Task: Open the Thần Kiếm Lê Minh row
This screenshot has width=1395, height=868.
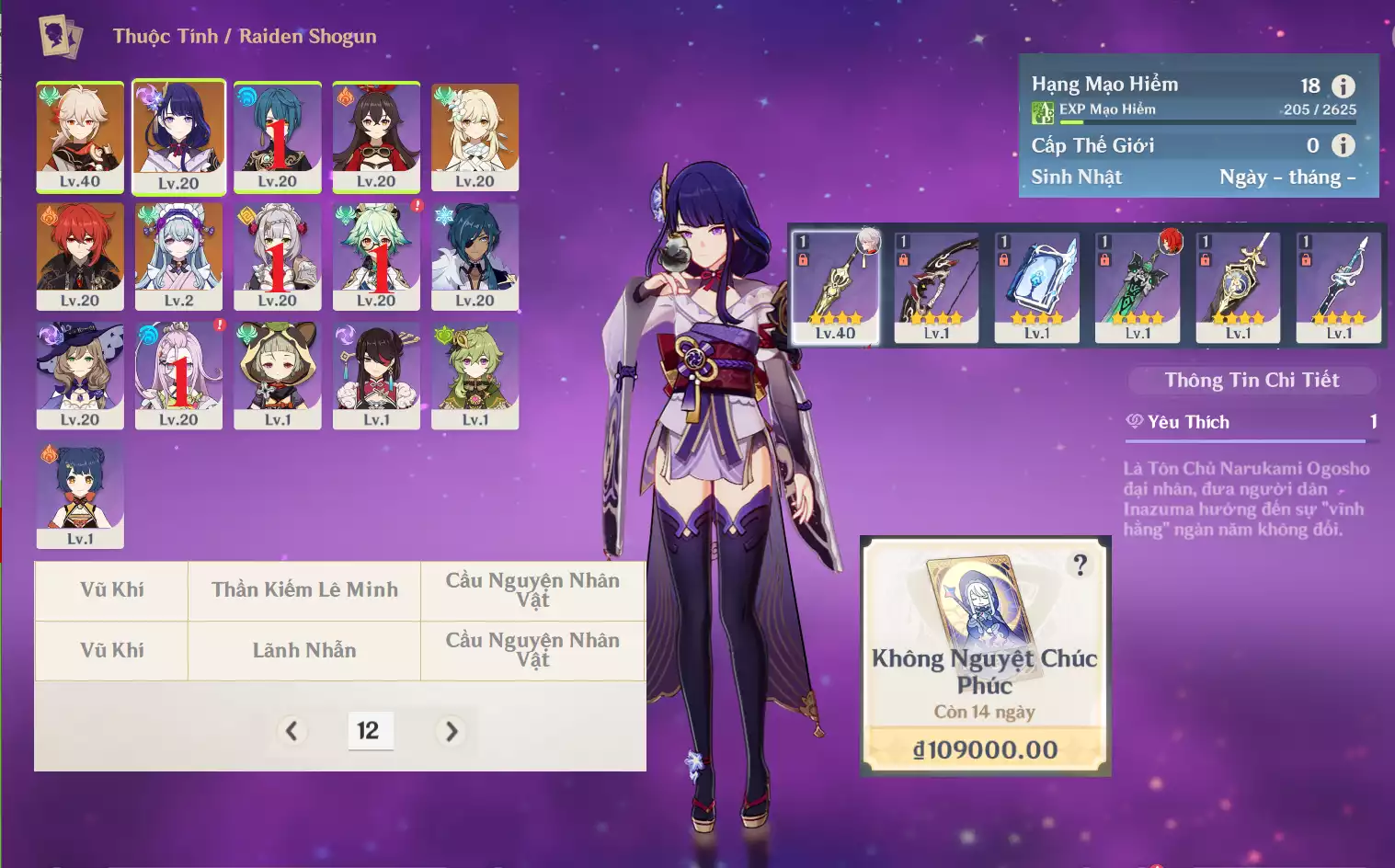Action: [304, 590]
